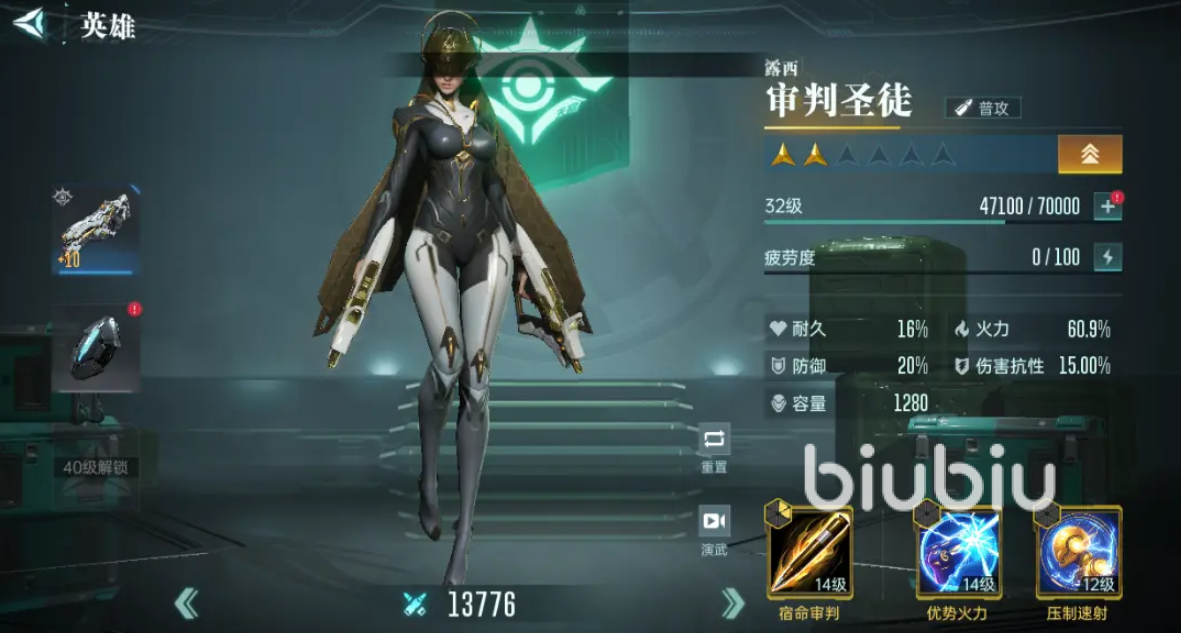This screenshot has width=1181, height=633.
Task: Open the 普攻 attack type tag
Action: [x=983, y=108]
